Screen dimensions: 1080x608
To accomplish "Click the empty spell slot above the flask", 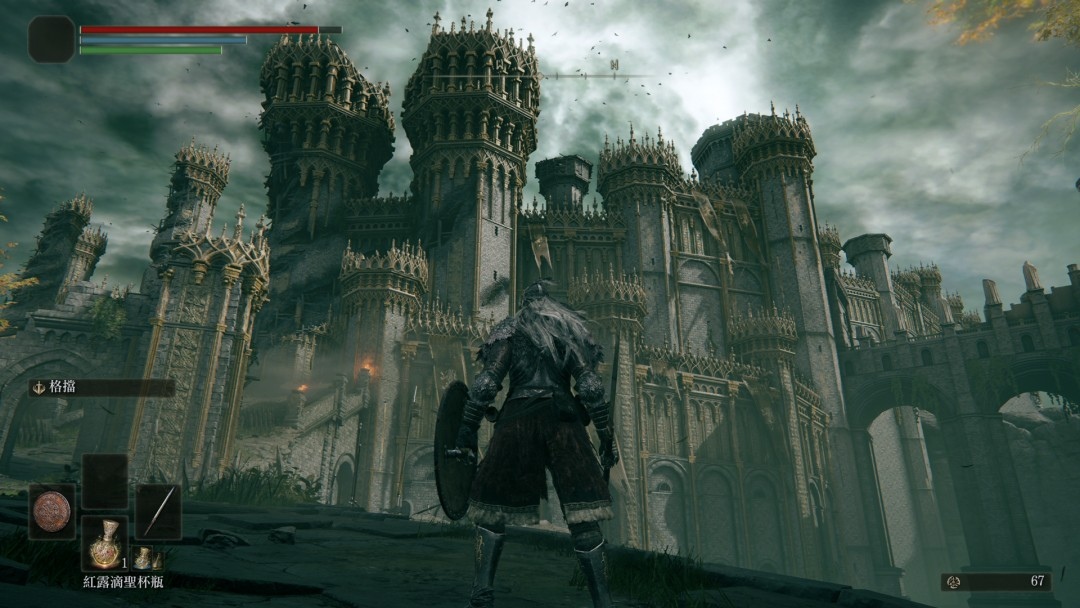I will tap(104, 481).
